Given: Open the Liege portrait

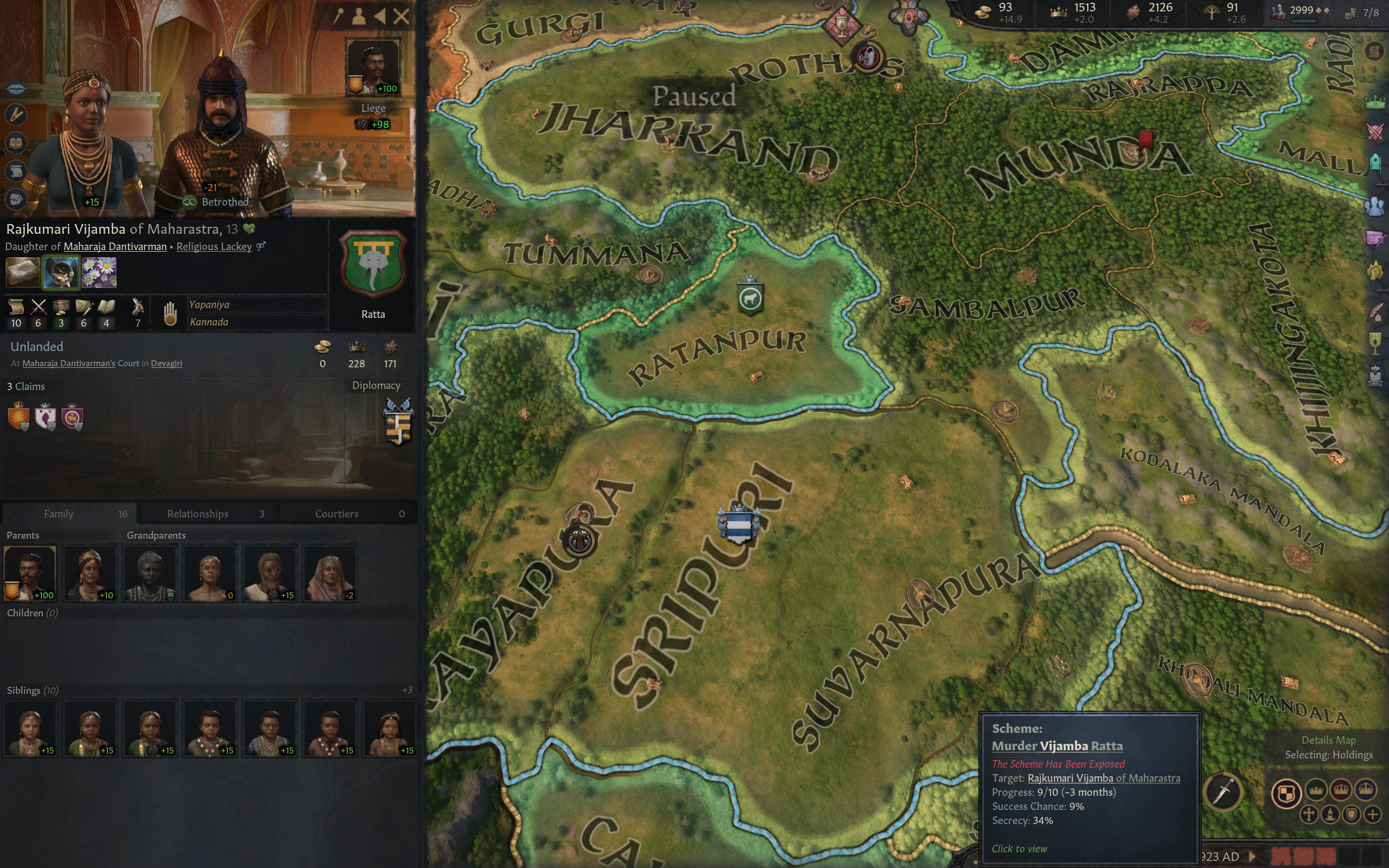Looking at the screenshot, I should (x=373, y=66).
